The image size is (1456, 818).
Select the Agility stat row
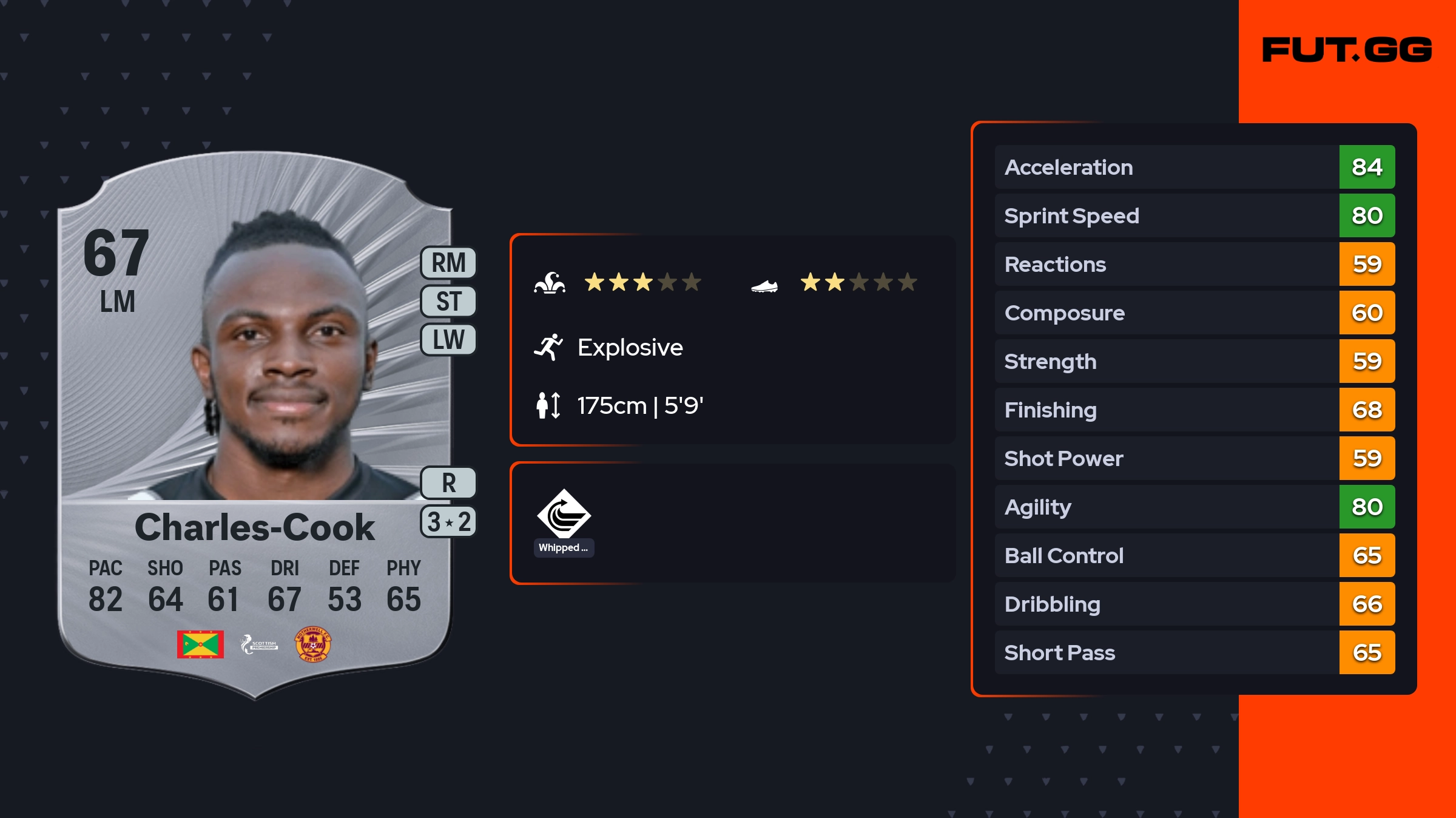click(1194, 507)
